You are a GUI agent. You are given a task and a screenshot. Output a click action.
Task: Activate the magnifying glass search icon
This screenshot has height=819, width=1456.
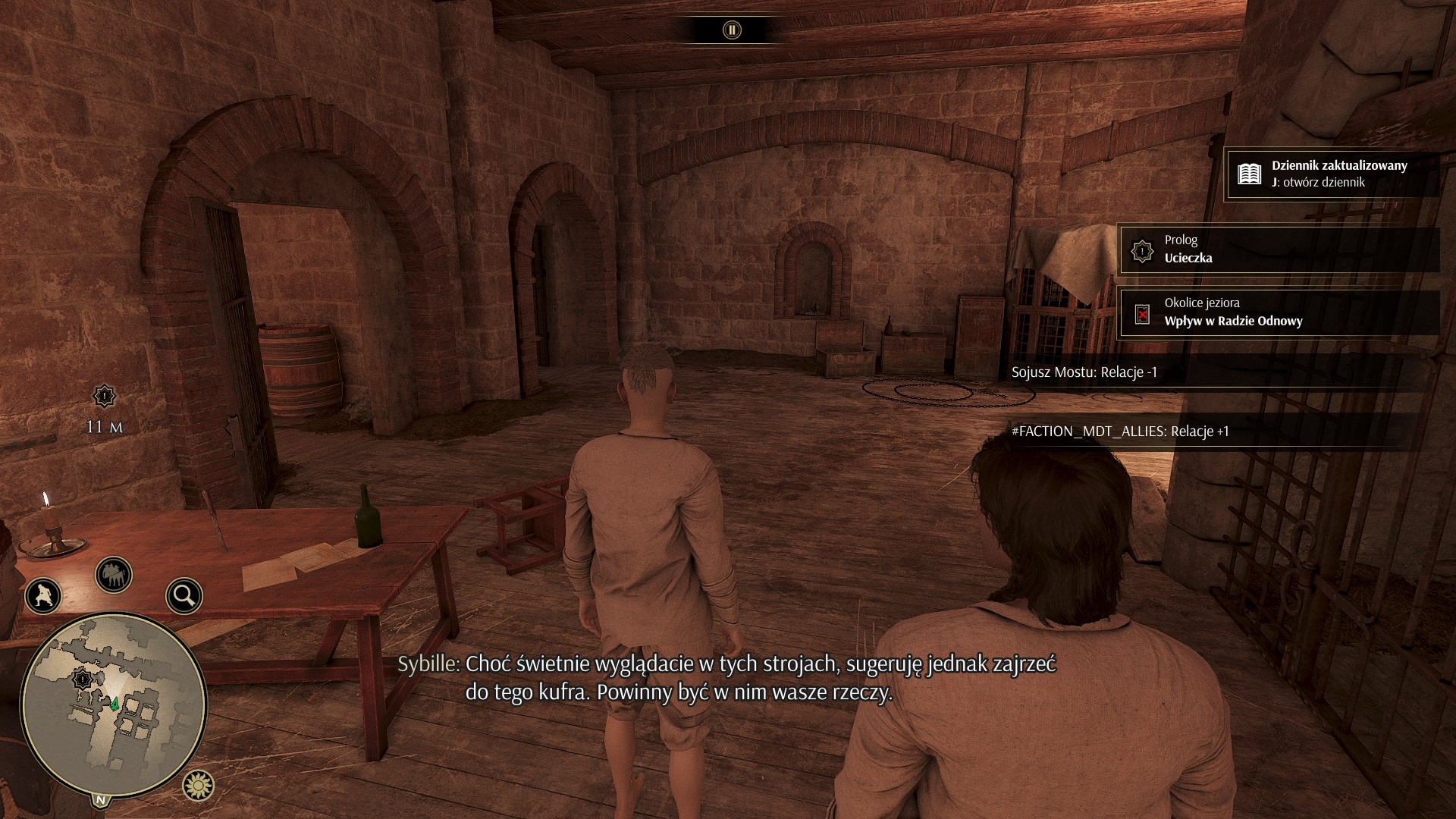coord(184,596)
